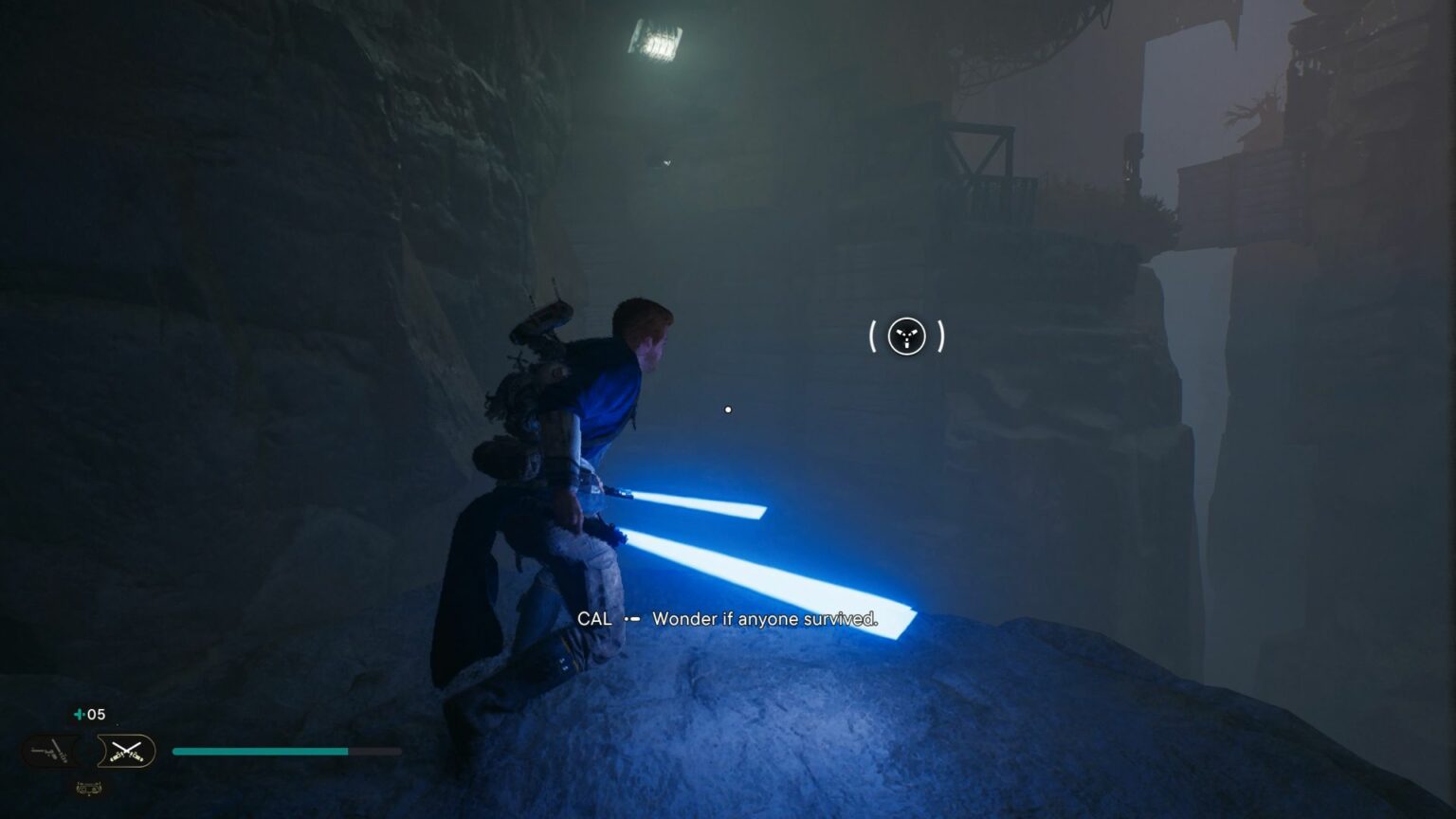This screenshot has width=1456, height=819.
Task: Toggle the right curved bracket of the interaction prompt
Action: click(x=939, y=337)
